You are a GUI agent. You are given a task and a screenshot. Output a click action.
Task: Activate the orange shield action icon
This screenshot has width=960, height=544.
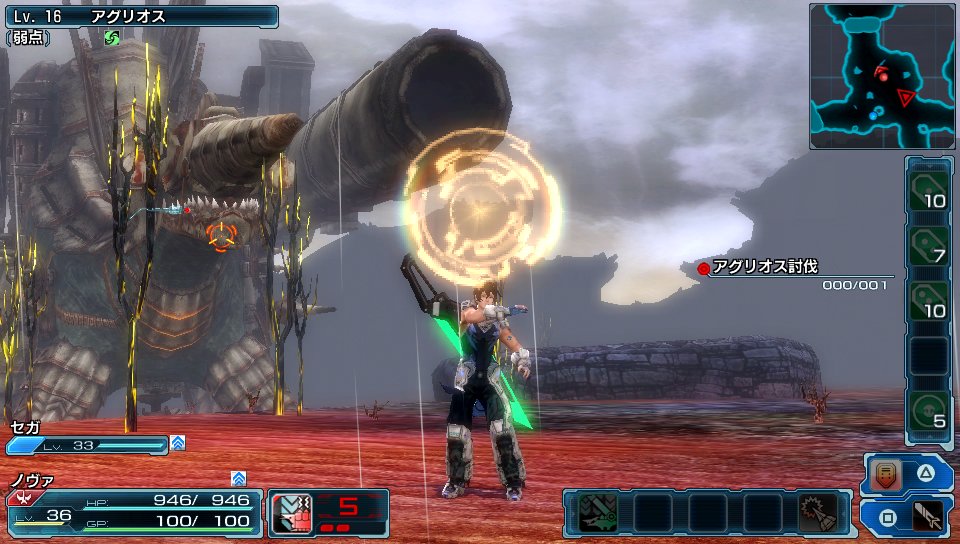pyautogui.click(x=886, y=475)
